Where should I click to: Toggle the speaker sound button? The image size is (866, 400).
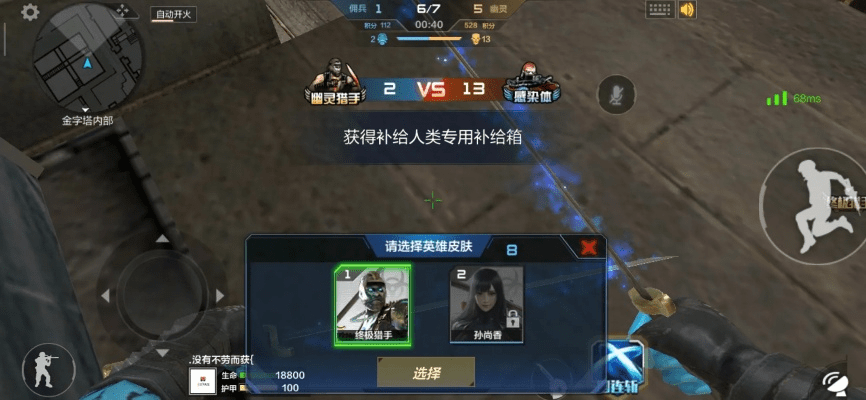(687, 10)
